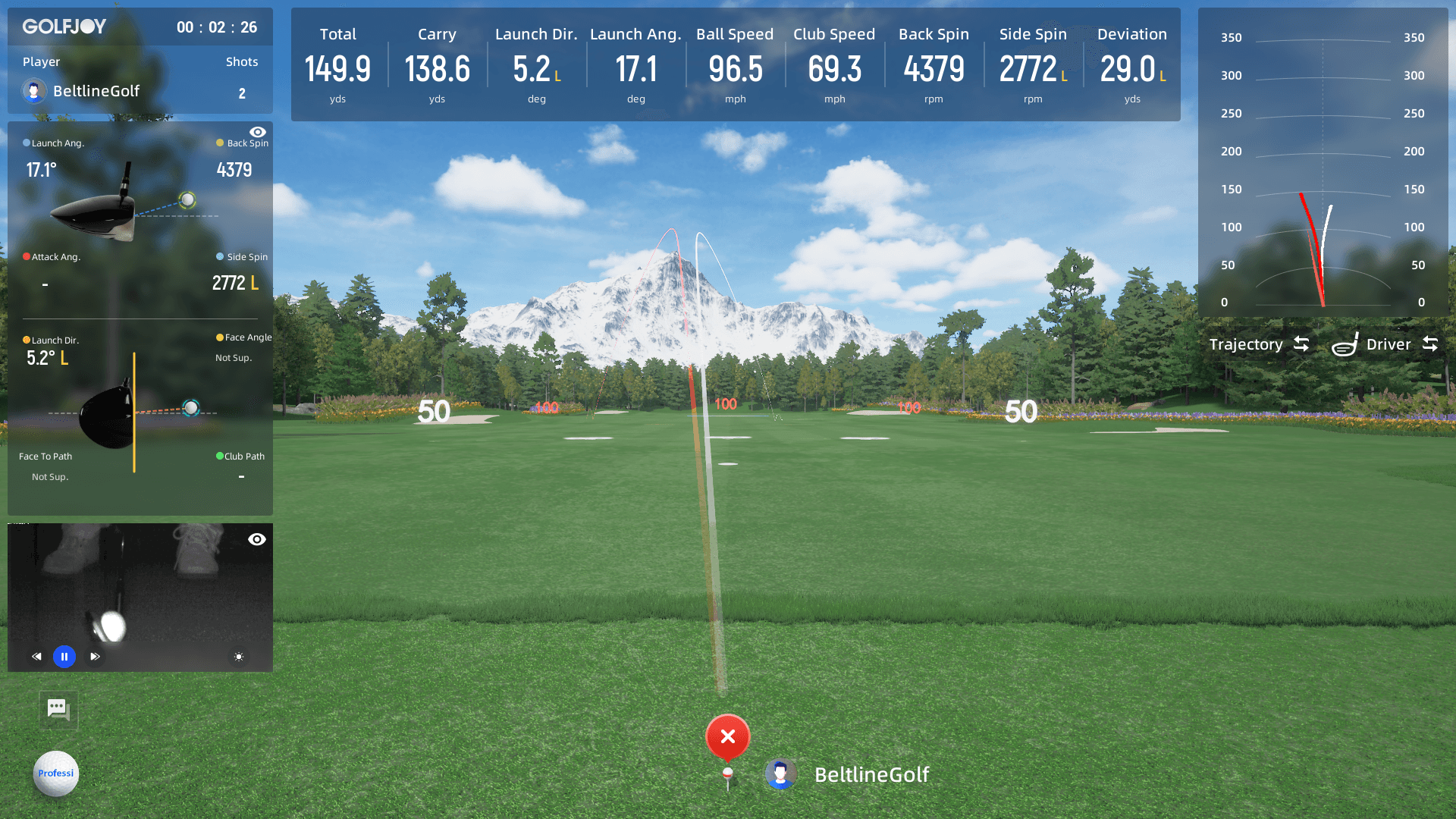Expand the Face To Path section
This screenshot has height=819, width=1456.
45,456
